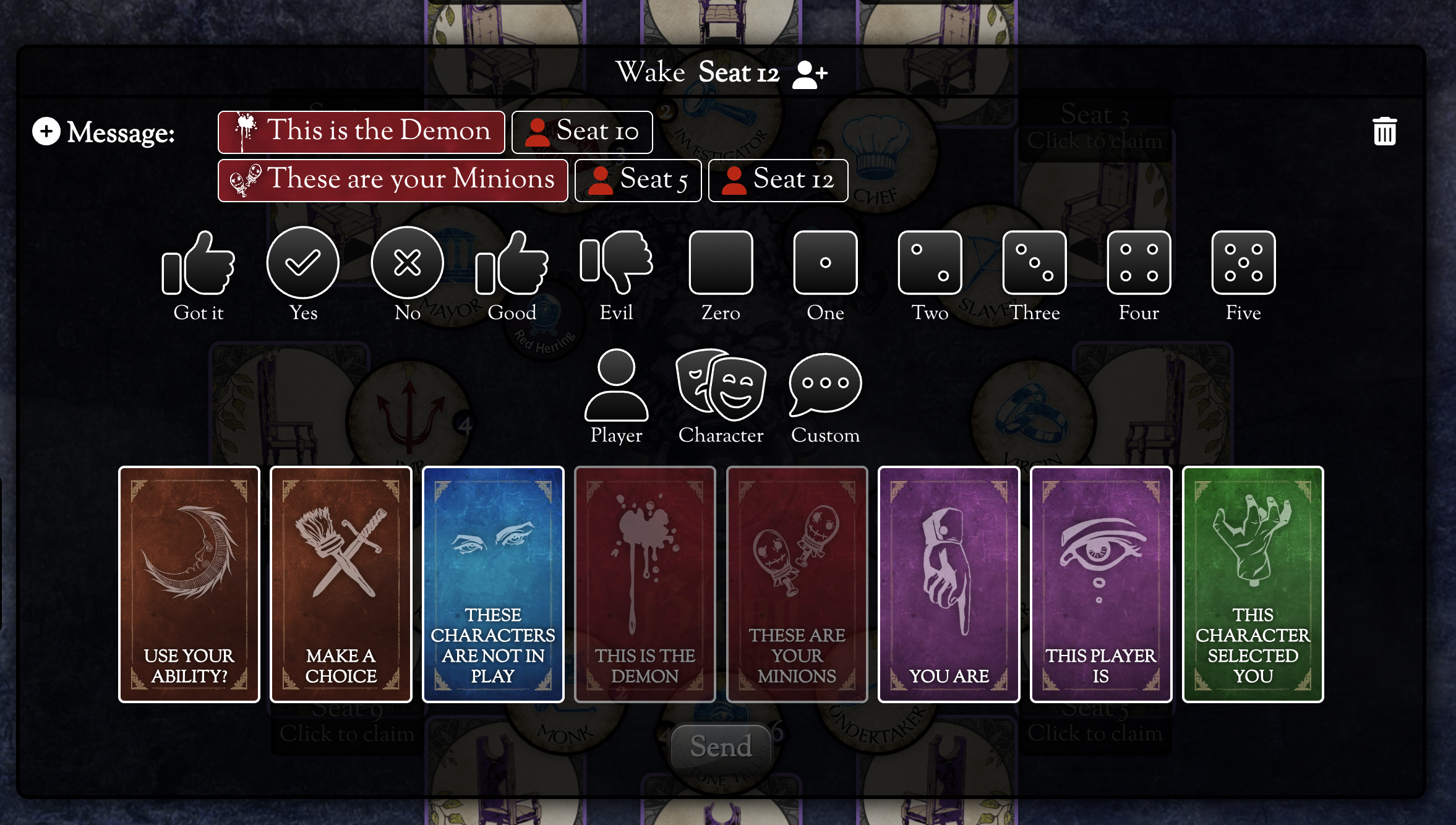The image size is (1456, 825).
Task: Click the Seat 10 tag in the message
Action: click(582, 132)
